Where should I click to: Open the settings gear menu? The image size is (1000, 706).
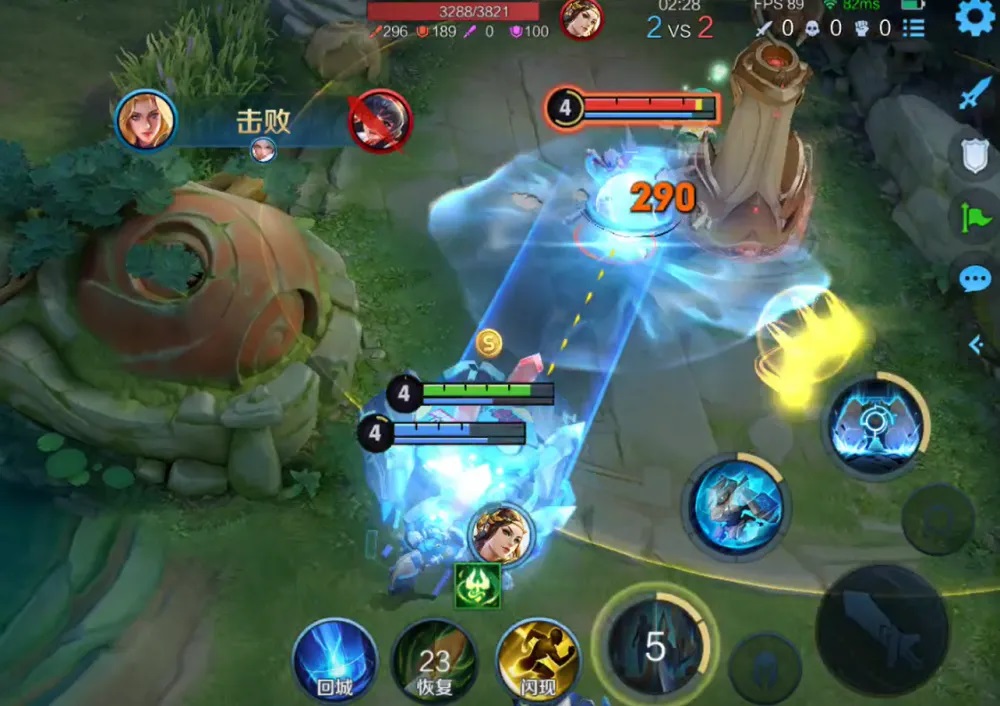point(975,18)
